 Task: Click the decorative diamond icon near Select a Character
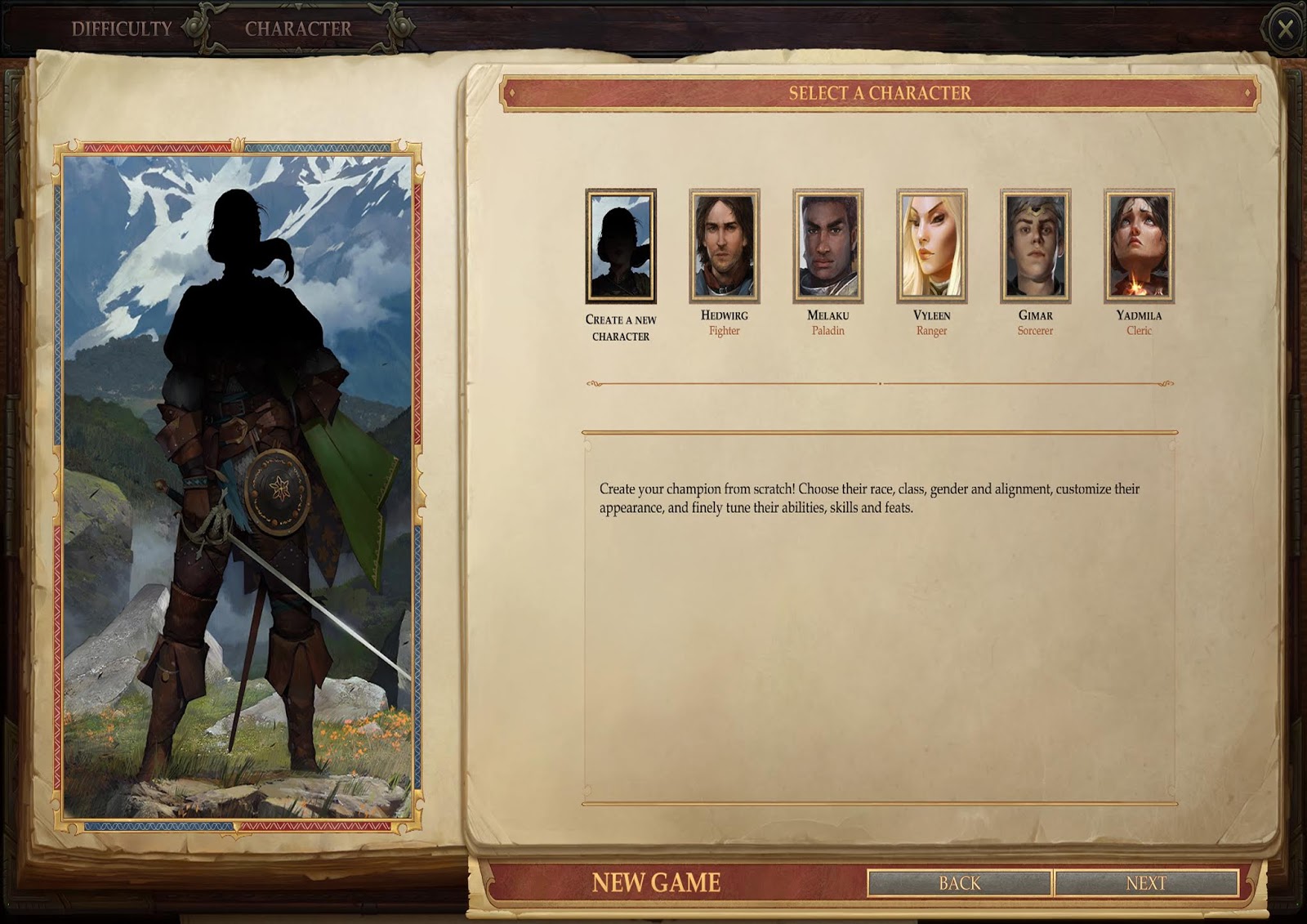click(514, 93)
